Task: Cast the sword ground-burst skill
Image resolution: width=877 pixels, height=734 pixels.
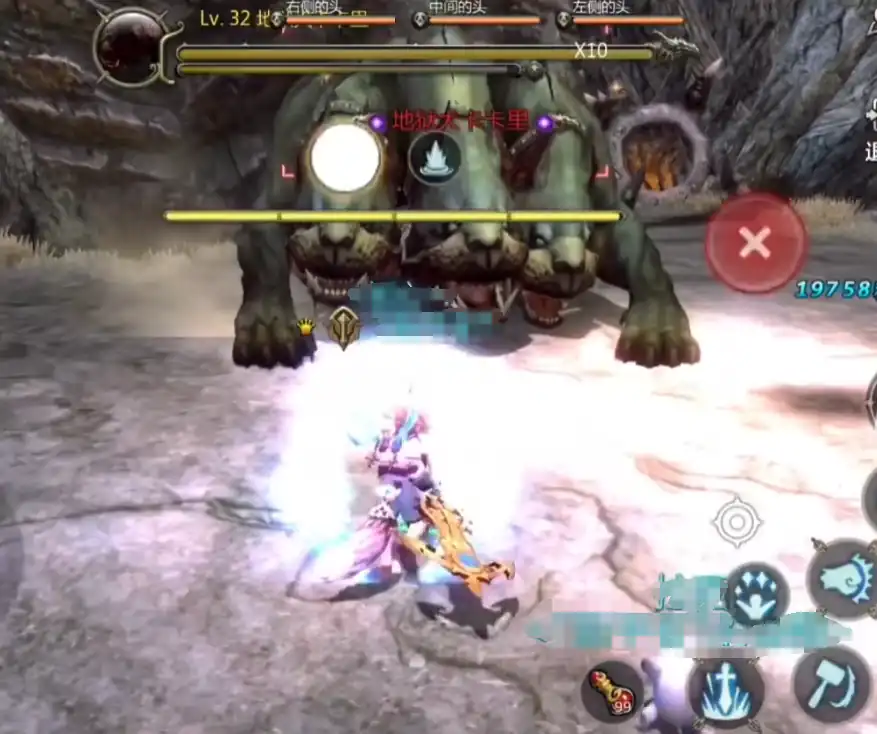Action: click(725, 692)
